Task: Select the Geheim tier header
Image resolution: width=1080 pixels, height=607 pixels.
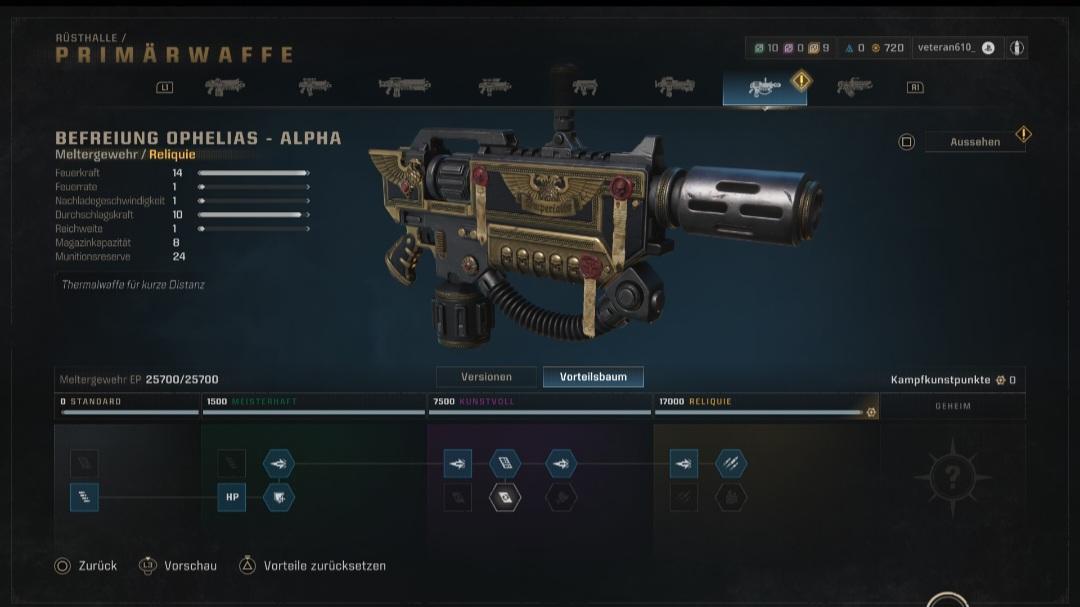Action: click(x=952, y=406)
